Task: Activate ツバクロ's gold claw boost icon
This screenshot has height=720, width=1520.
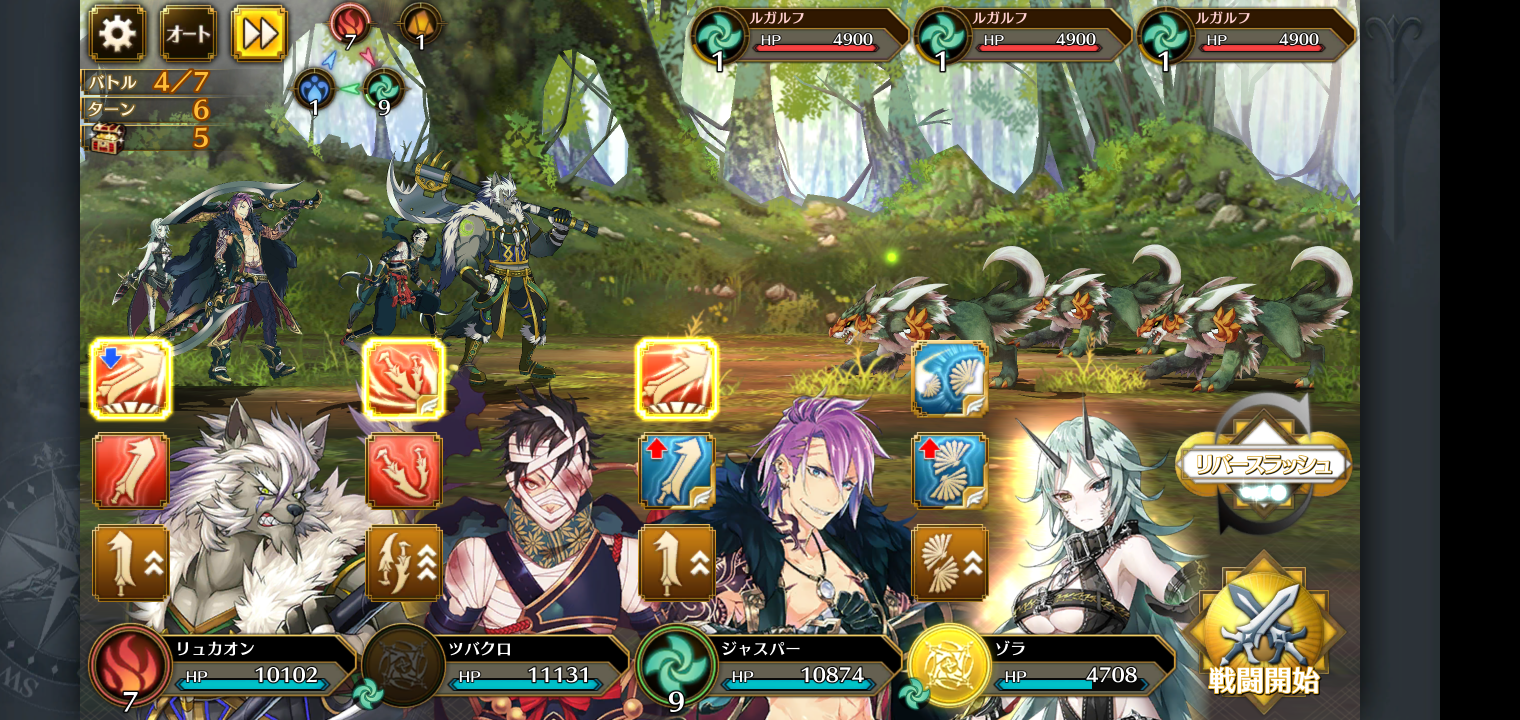Action: click(x=404, y=563)
